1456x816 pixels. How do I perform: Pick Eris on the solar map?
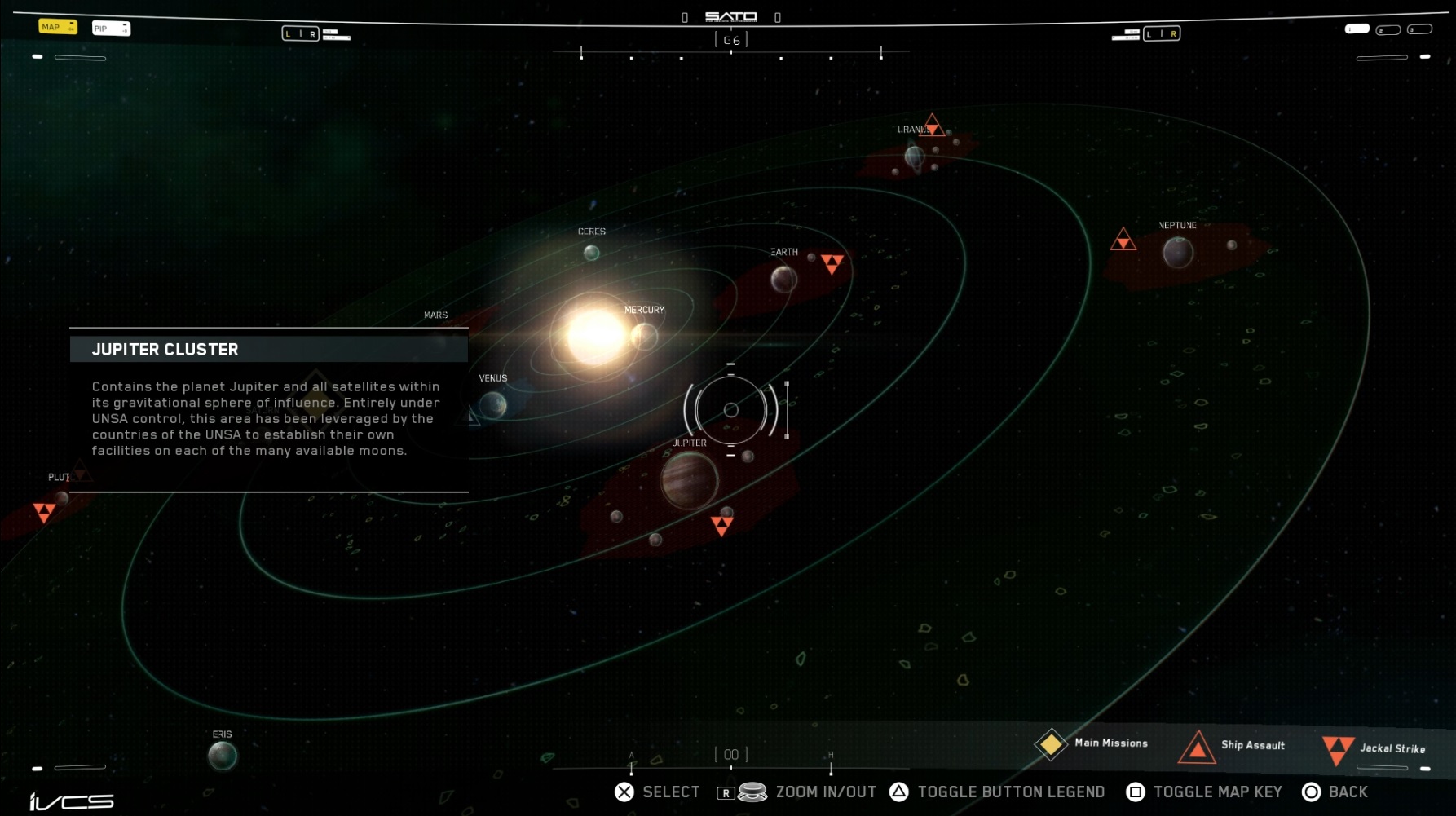pos(222,756)
